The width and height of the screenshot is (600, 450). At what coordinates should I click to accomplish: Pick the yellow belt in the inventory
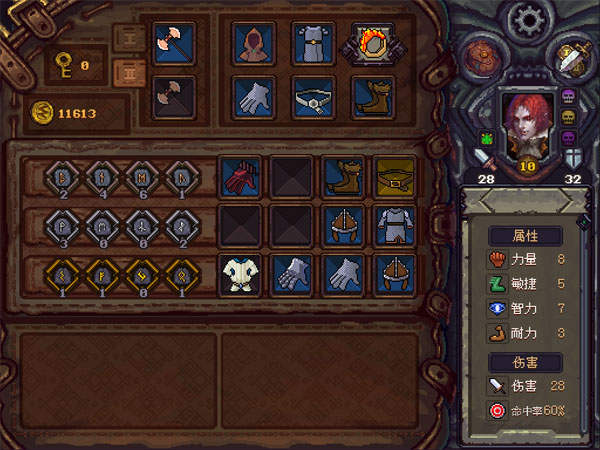point(394,177)
